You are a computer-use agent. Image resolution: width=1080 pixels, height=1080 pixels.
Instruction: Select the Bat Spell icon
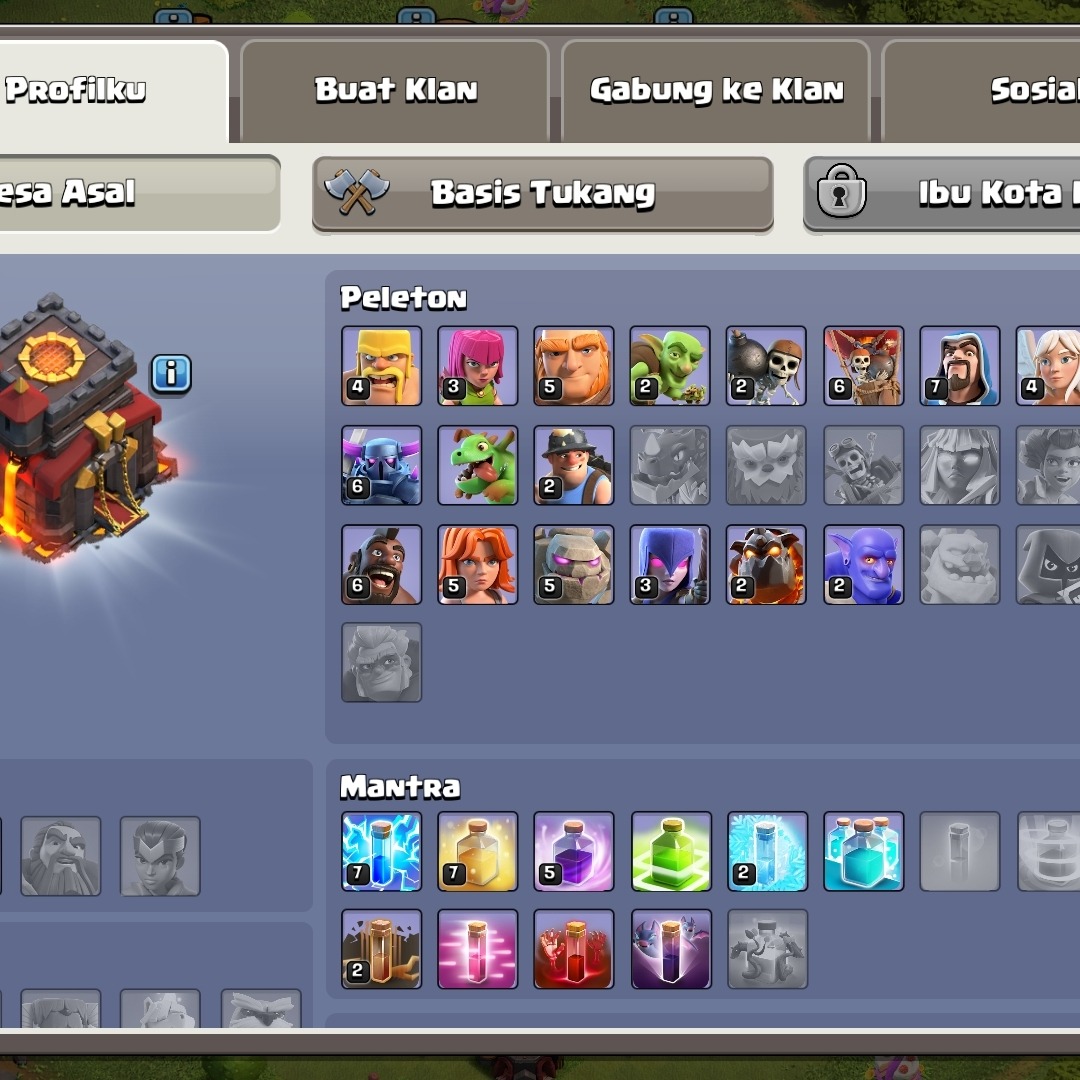(671, 948)
